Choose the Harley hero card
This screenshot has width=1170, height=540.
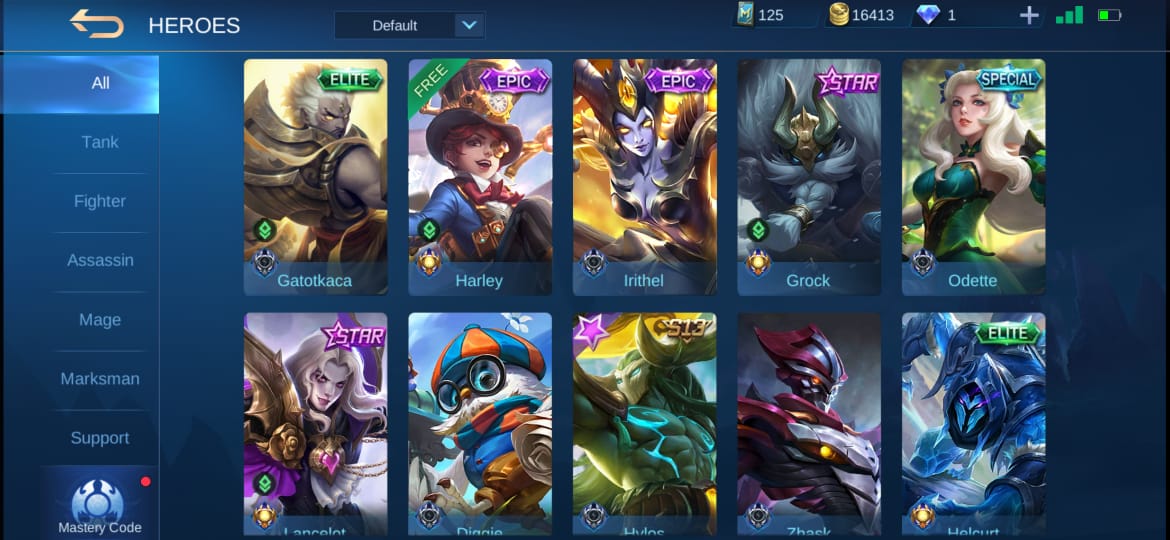480,176
